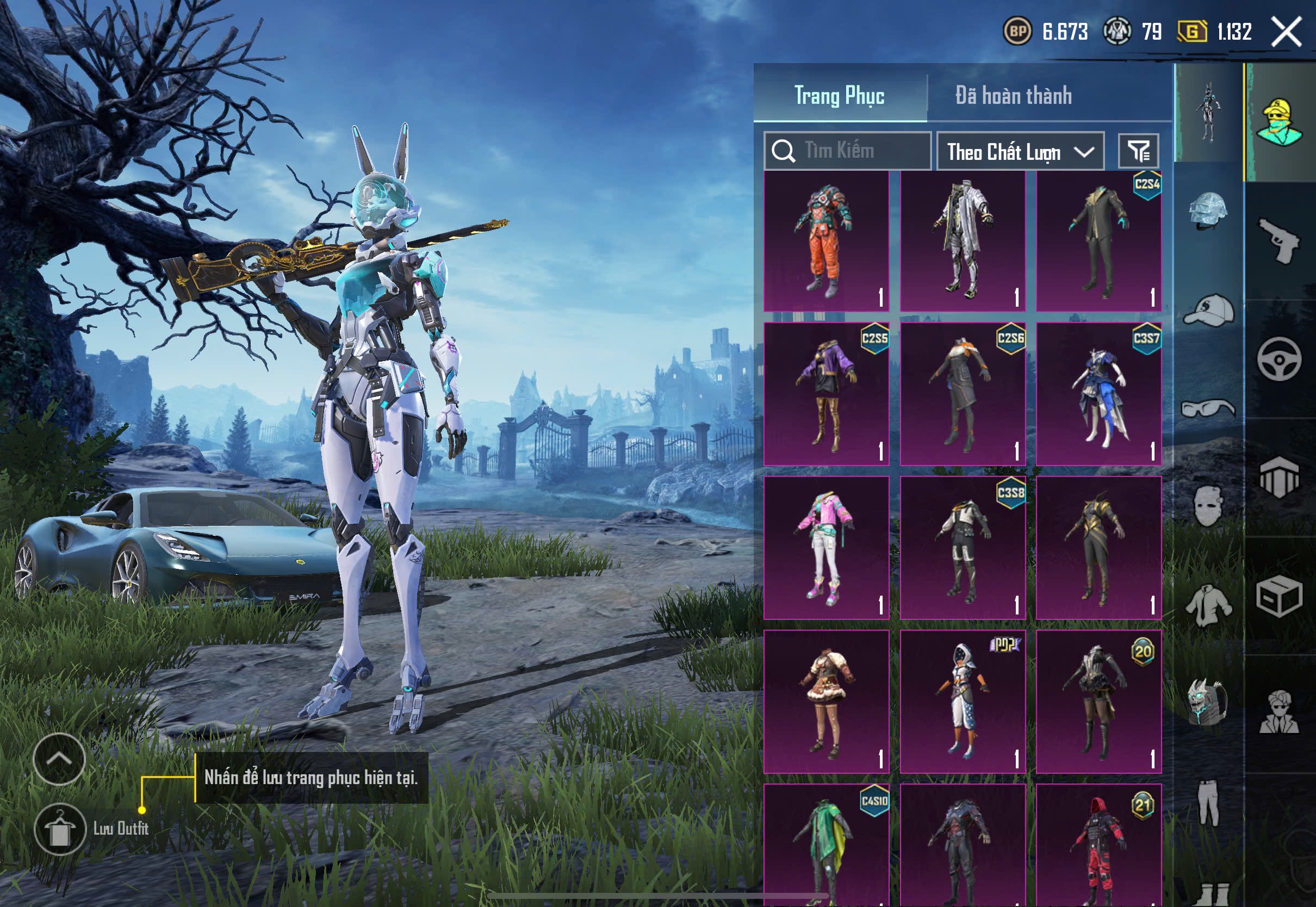Screen dimensions: 1316x907
Task: Choose the C2S5 purple jacket outfit
Action: pyautogui.click(x=826, y=394)
